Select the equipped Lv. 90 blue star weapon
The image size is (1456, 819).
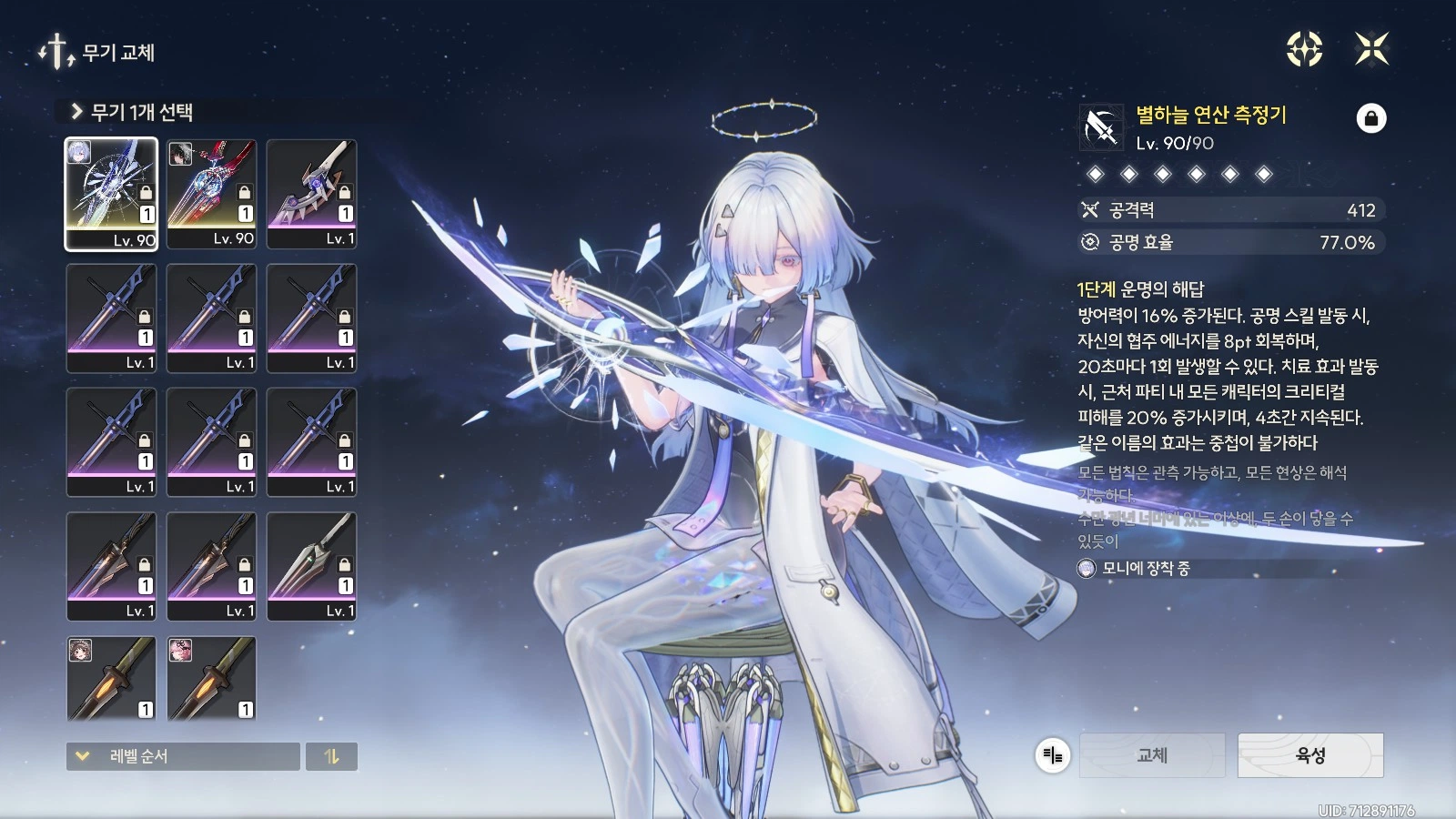(111, 194)
